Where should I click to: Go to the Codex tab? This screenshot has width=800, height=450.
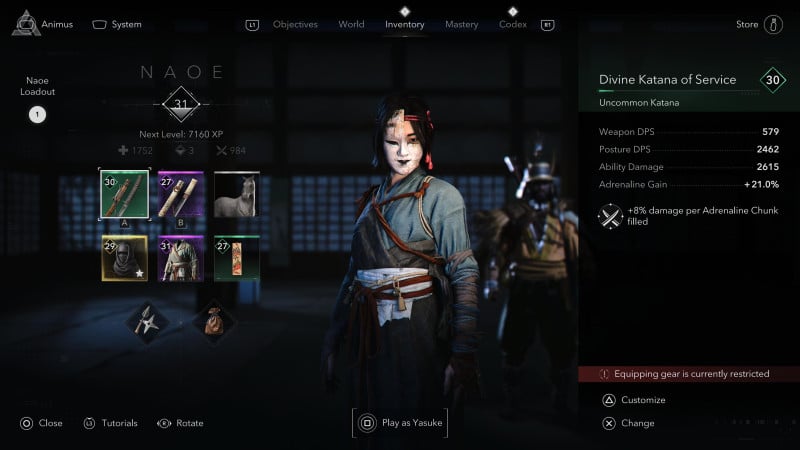click(x=512, y=24)
